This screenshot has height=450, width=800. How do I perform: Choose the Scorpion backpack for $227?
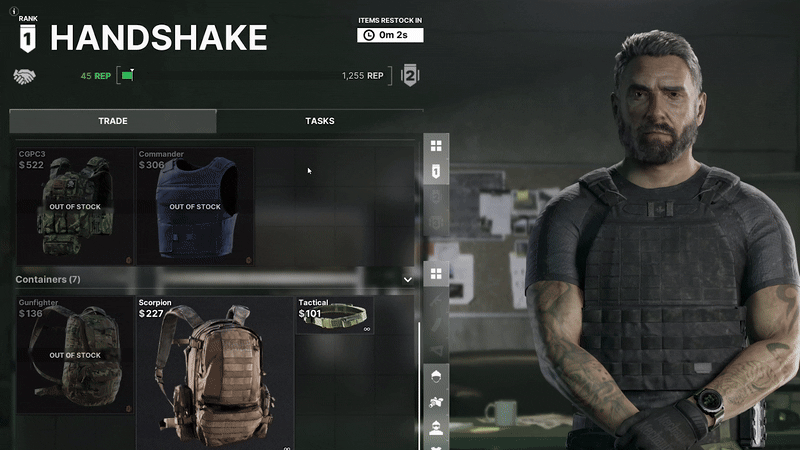click(x=214, y=371)
